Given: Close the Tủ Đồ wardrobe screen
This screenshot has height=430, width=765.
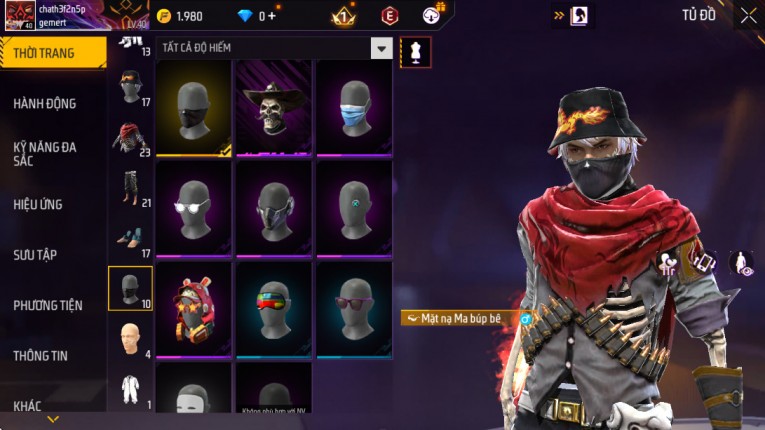Looking at the screenshot, I should pos(748,15).
